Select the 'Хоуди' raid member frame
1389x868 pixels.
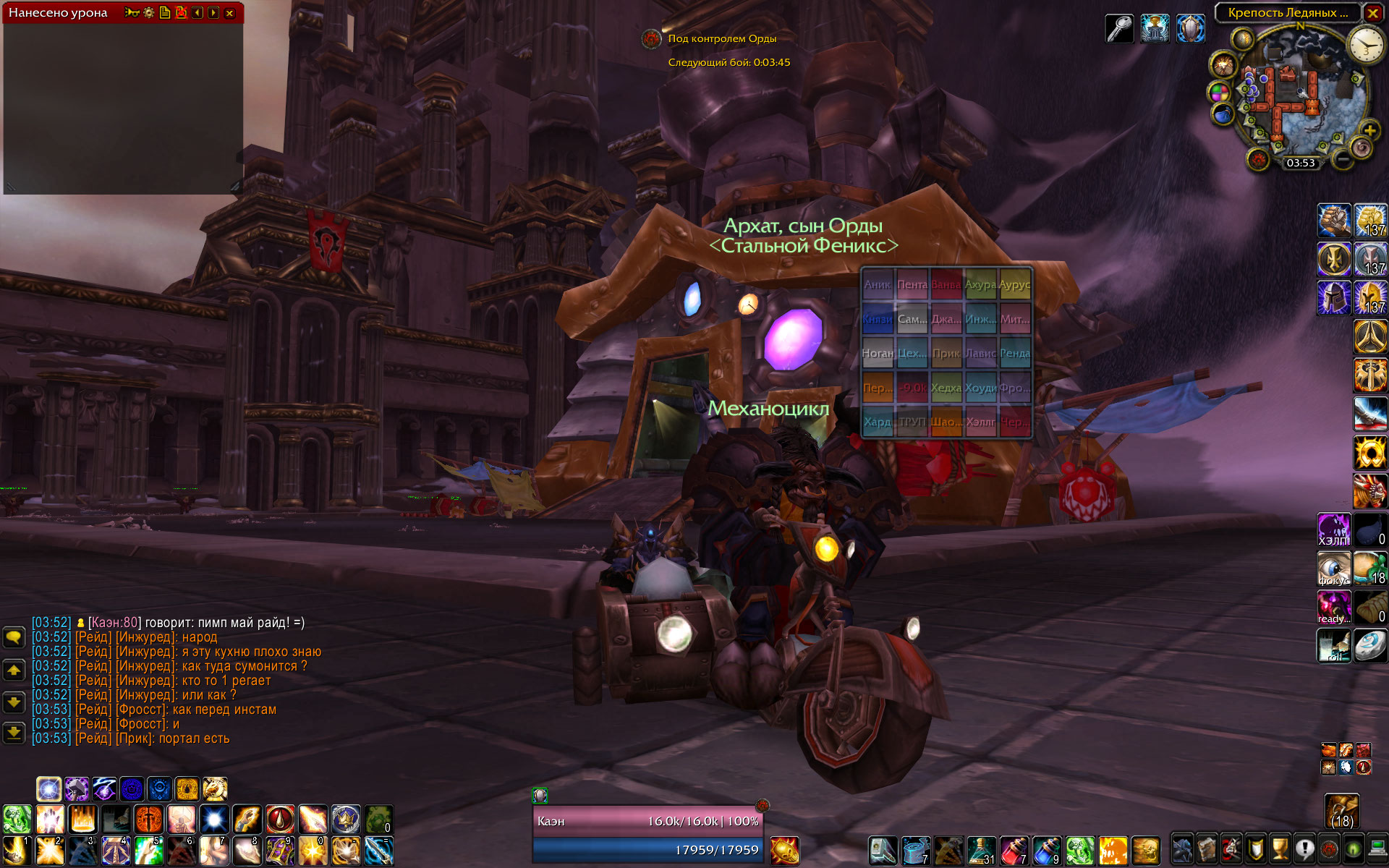click(980, 388)
